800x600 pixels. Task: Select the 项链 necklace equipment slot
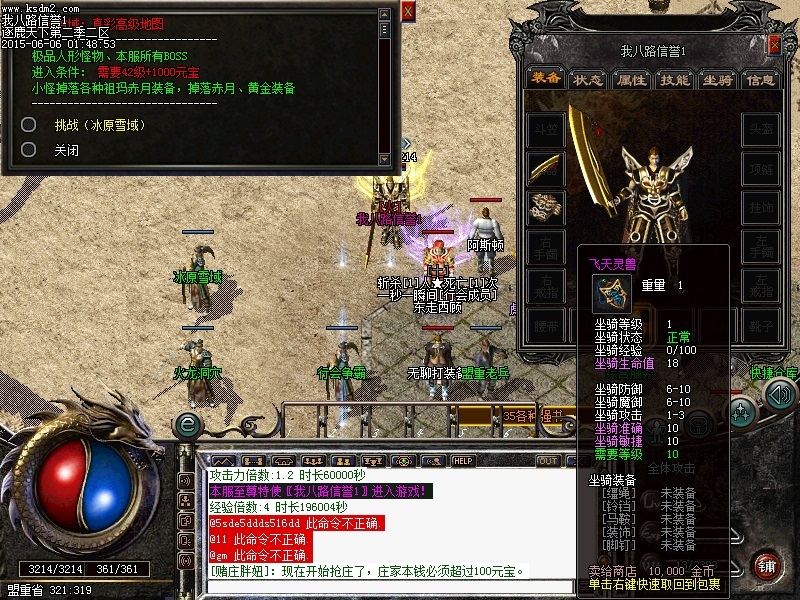point(760,167)
